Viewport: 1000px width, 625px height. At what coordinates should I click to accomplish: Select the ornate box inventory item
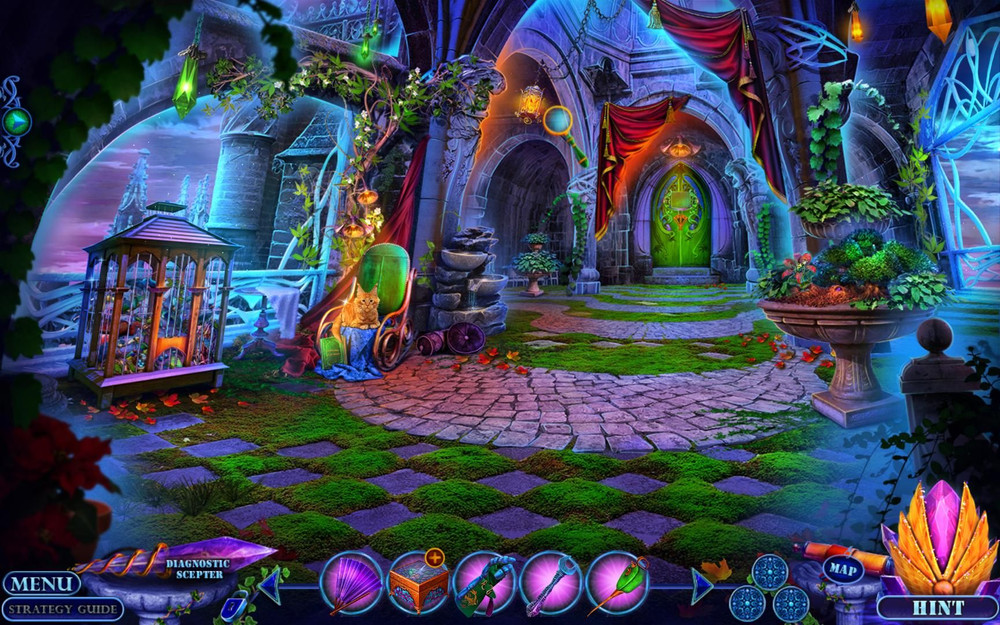coord(417,584)
